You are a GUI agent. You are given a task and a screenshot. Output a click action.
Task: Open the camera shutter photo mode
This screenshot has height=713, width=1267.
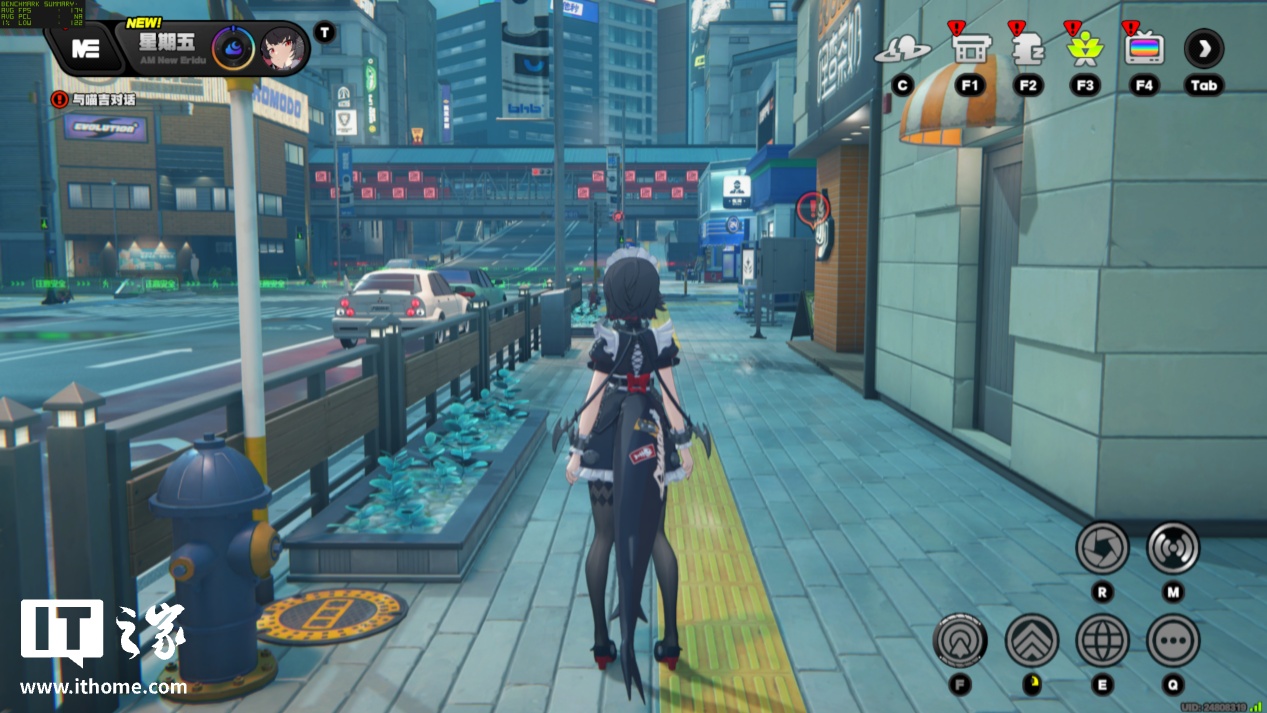pos(1102,548)
